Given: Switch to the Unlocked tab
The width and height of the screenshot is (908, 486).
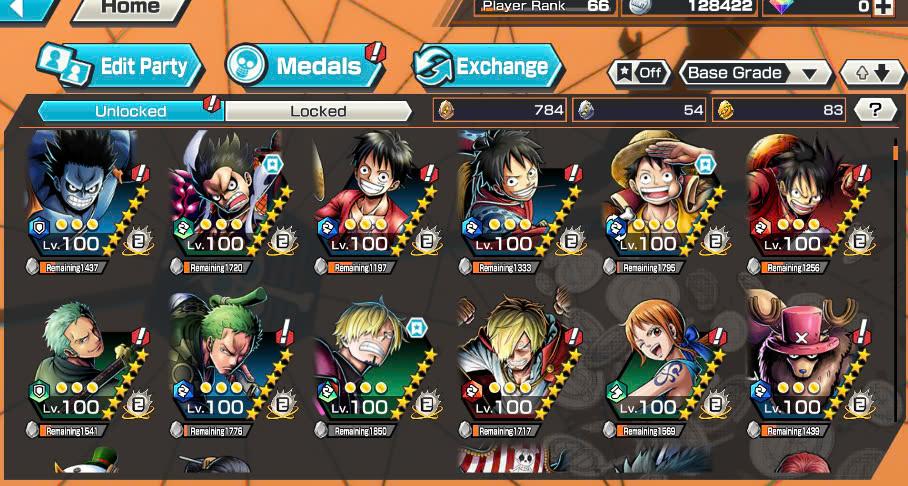Looking at the screenshot, I should point(130,111).
